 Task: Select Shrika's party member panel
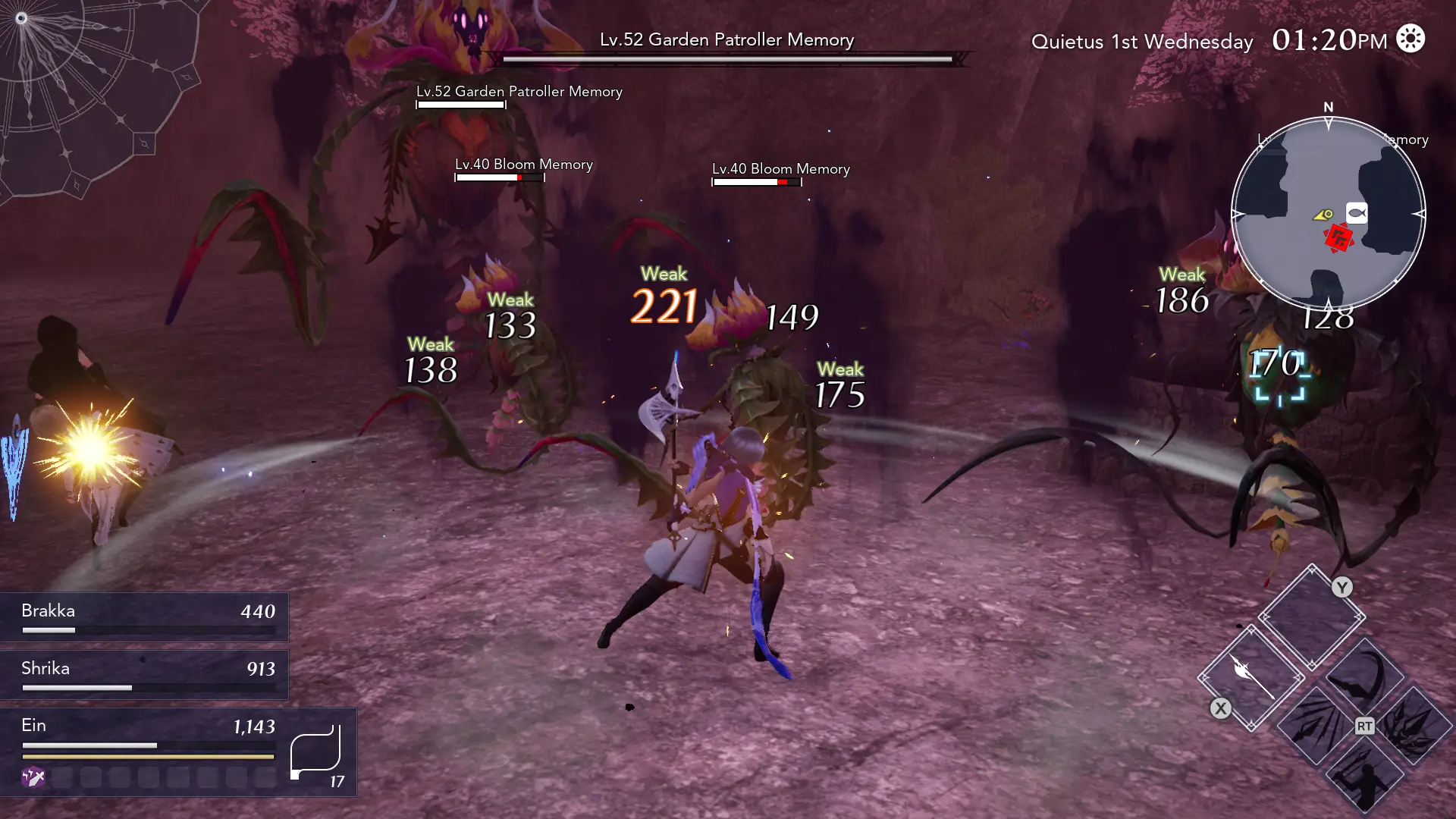[144, 673]
